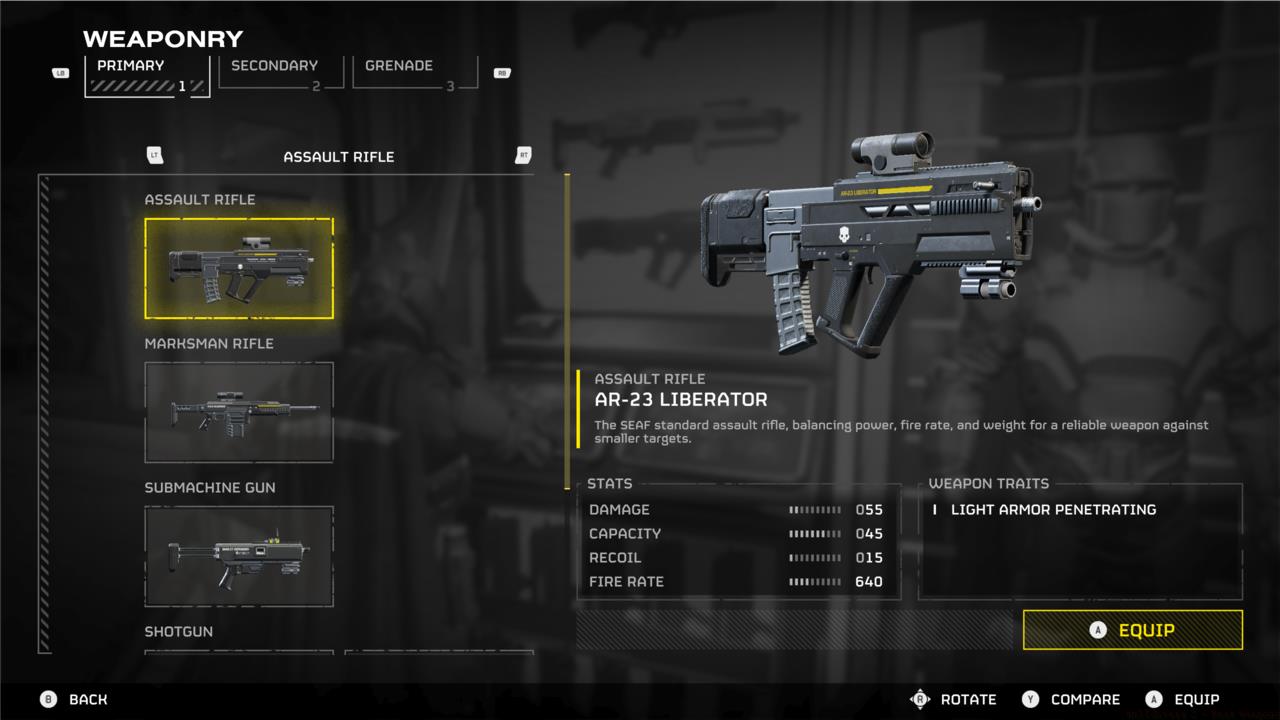Screen dimensions: 1280x720
Task: Click the LB shoulder button icon
Action: click(x=60, y=72)
